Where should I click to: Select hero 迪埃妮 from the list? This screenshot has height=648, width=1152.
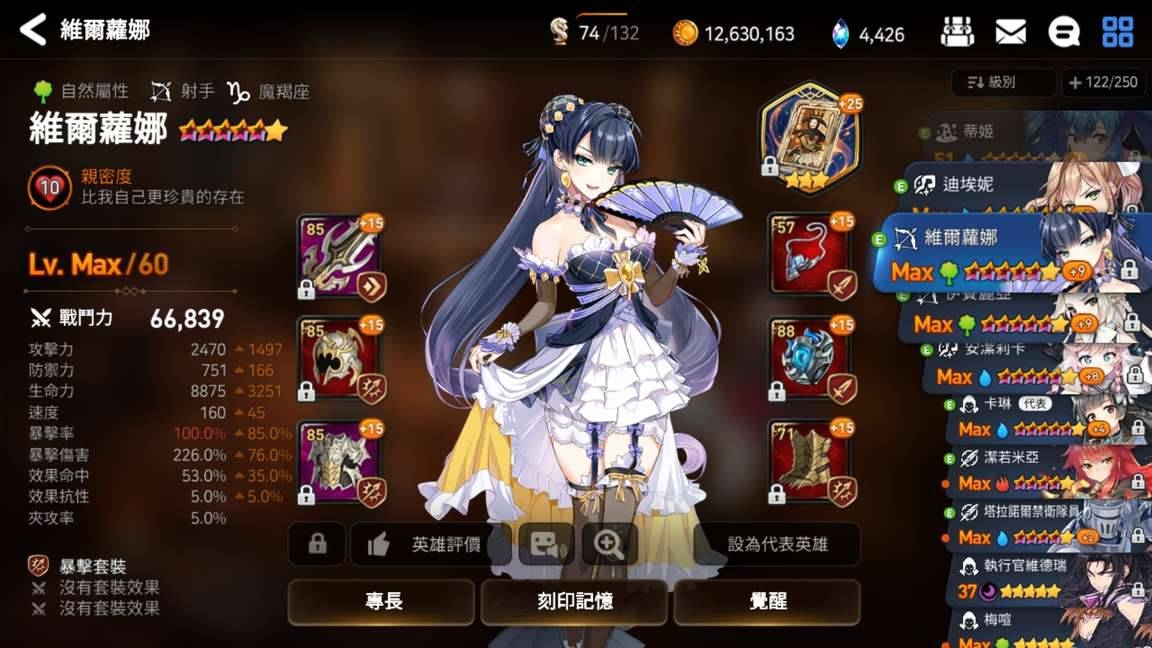[x=1020, y=186]
